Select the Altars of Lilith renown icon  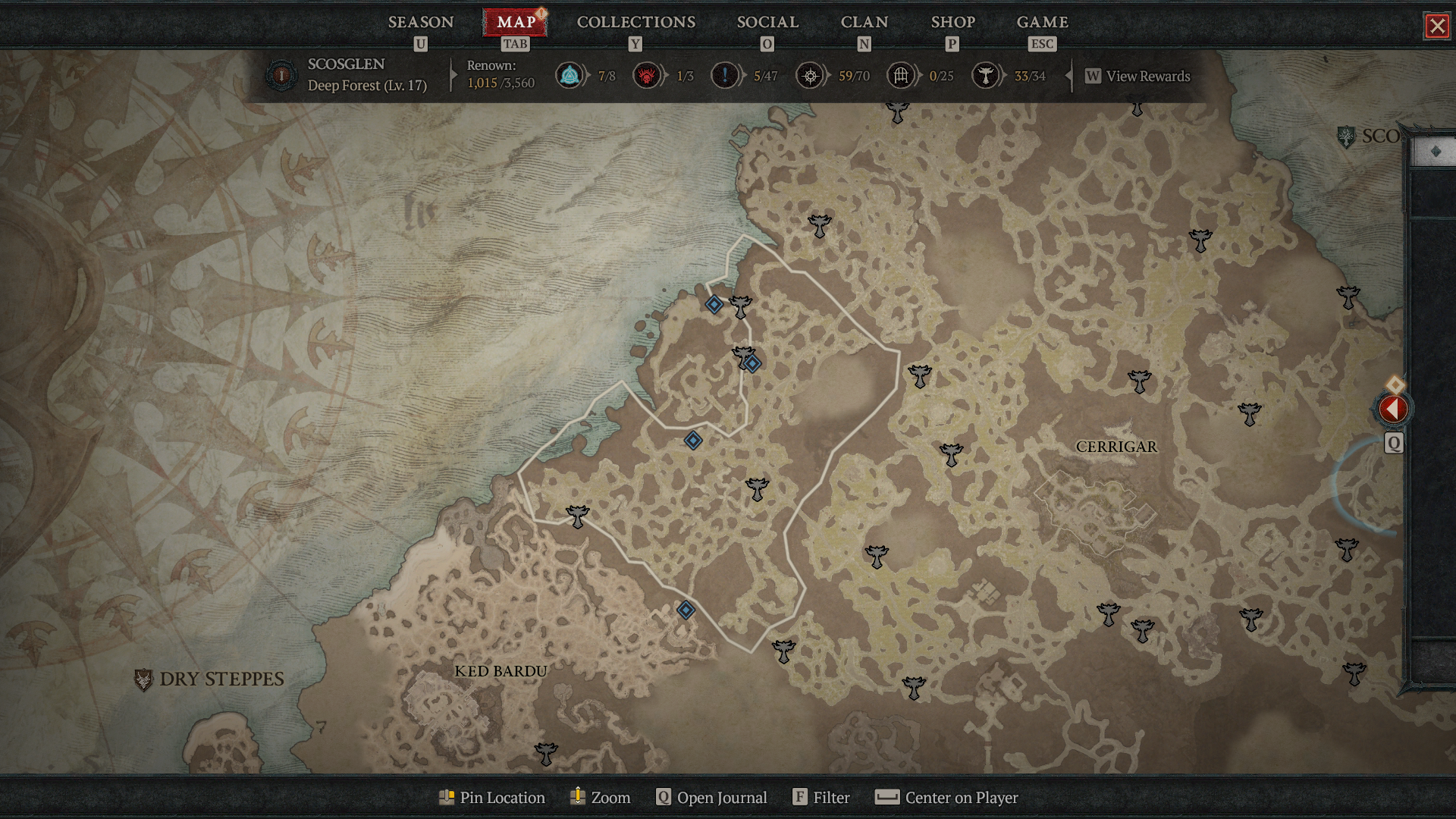point(647,76)
